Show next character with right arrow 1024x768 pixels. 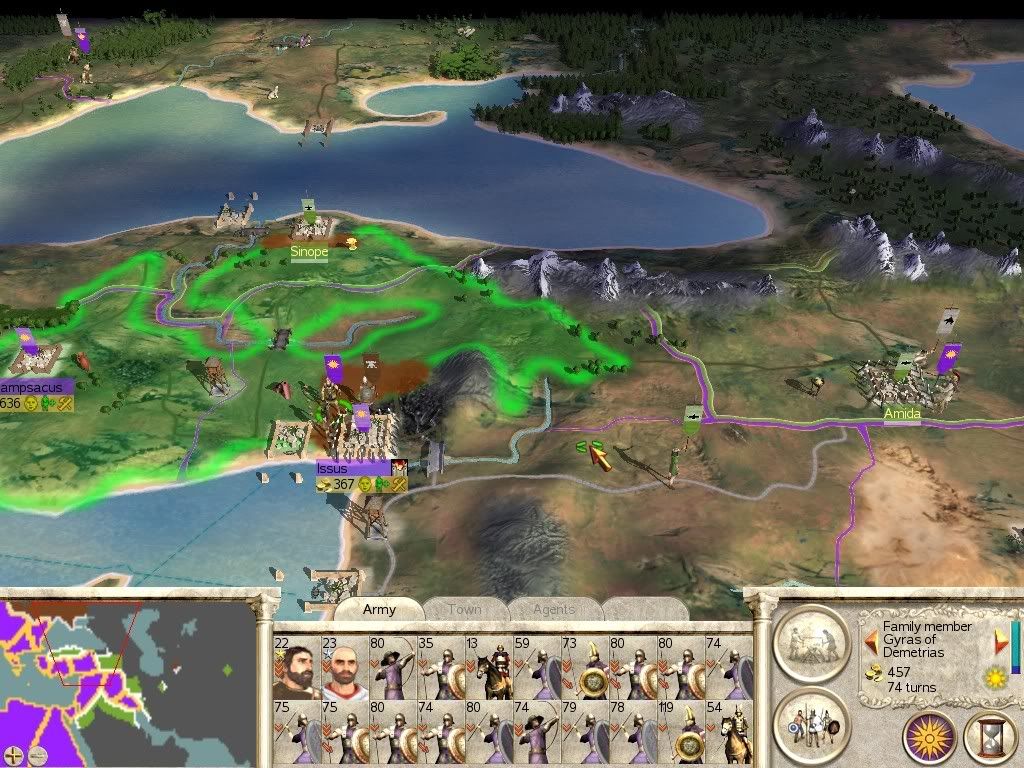[1000, 641]
